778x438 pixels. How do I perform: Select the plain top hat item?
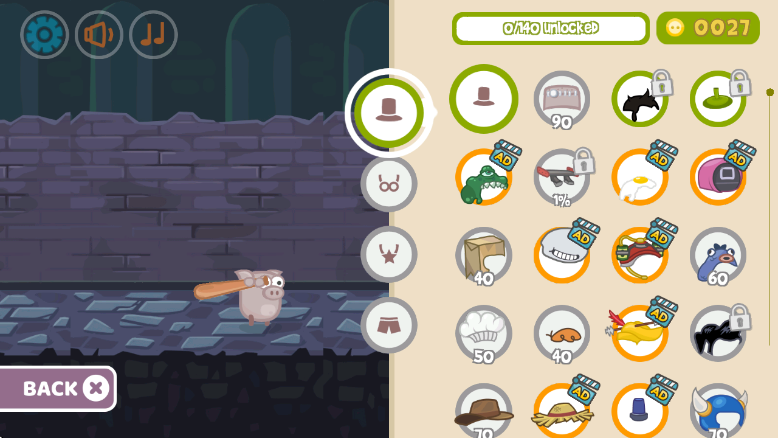click(x=484, y=99)
